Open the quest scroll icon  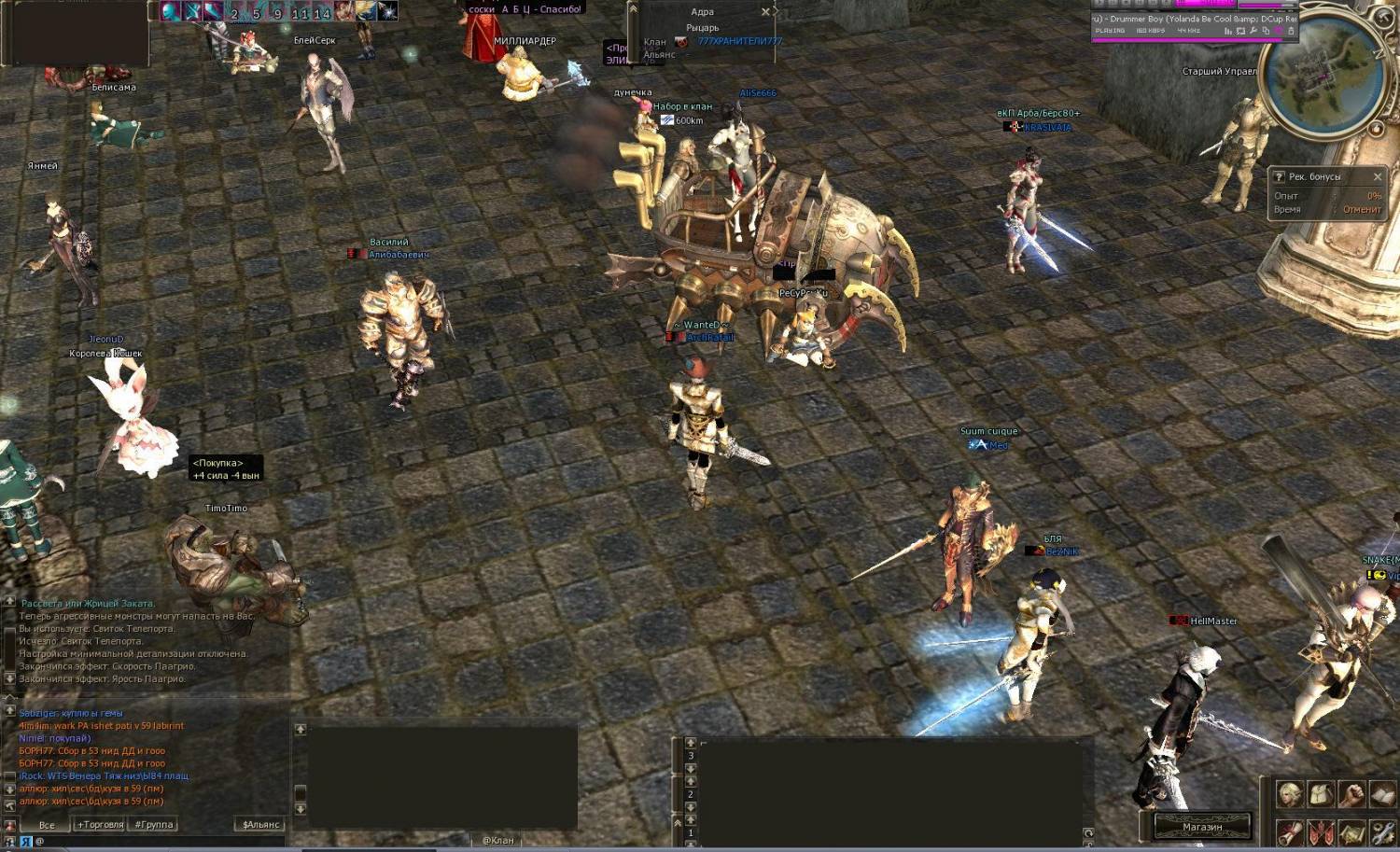point(1290,831)
